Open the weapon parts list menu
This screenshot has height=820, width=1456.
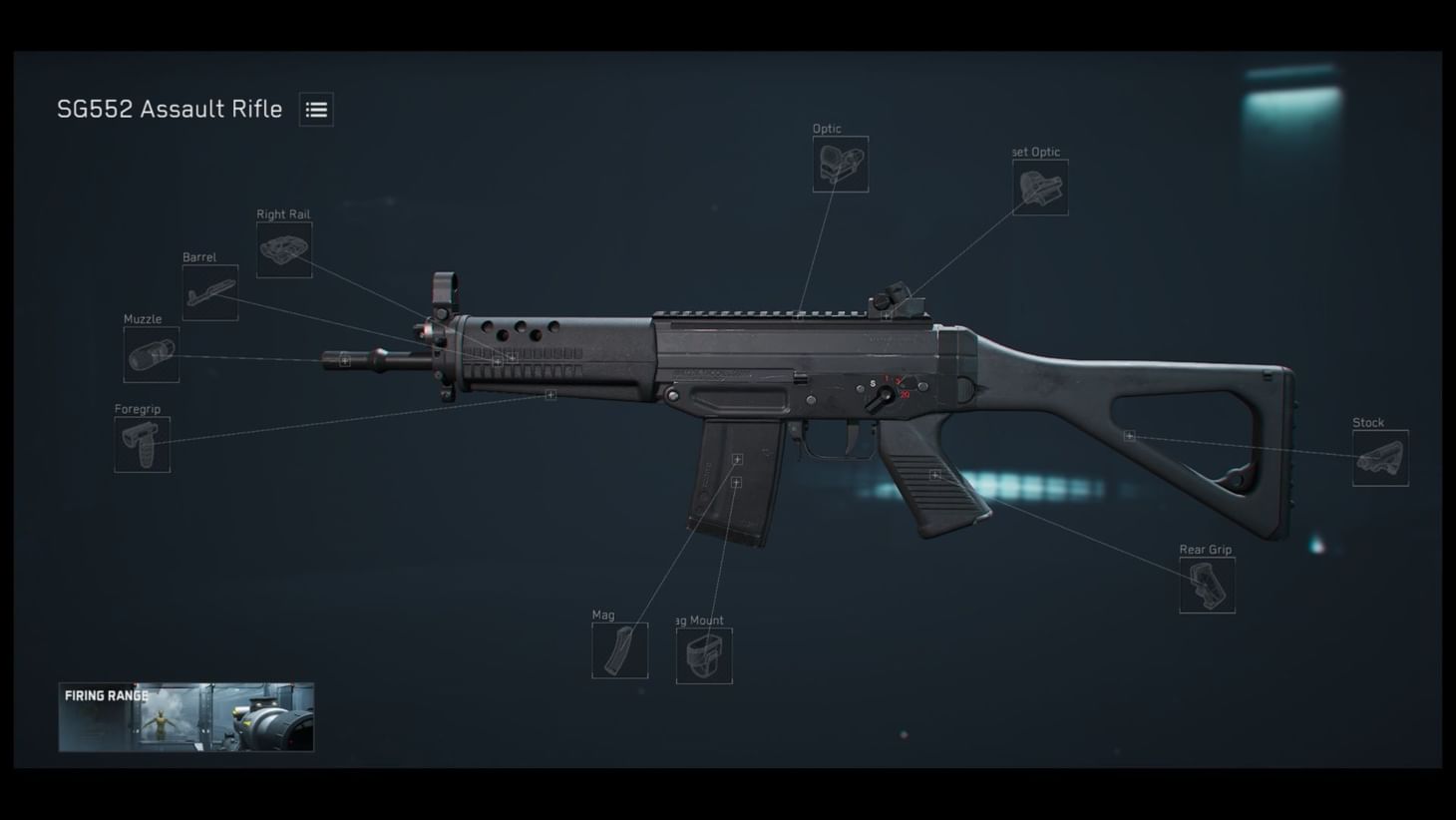coord(316,109)
